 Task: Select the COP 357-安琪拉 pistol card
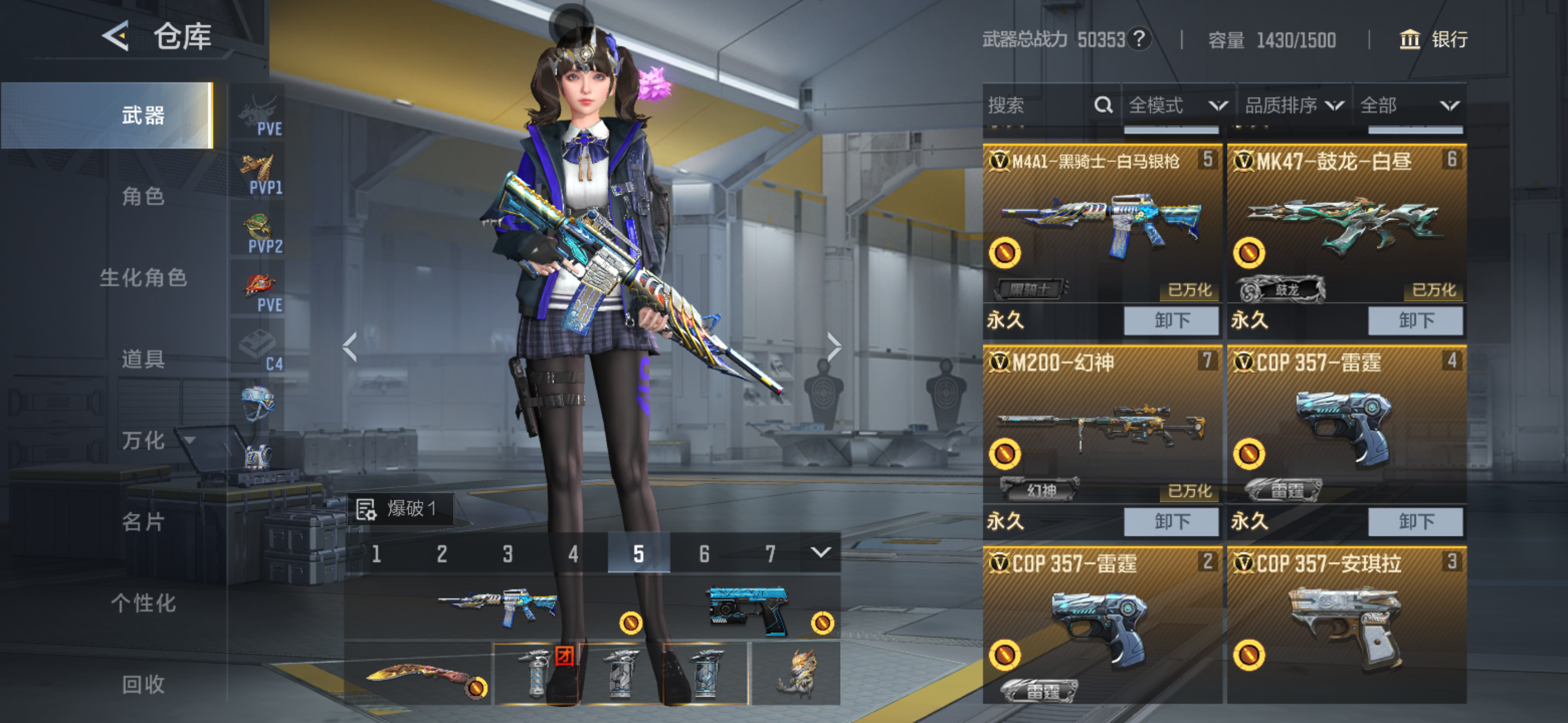(x=1346, y=627)
